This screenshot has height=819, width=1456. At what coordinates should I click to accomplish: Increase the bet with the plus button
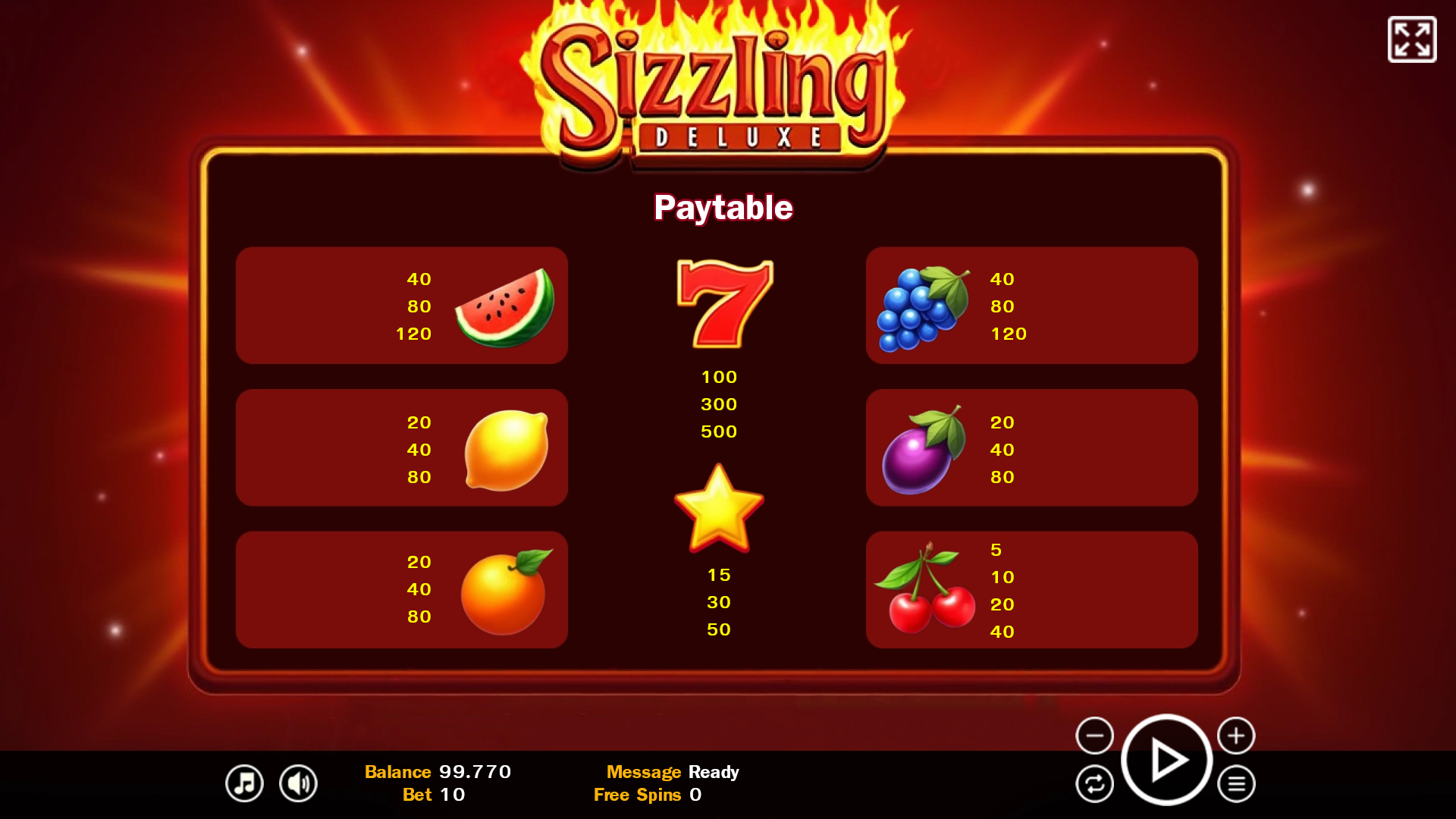click(1238, 735)
